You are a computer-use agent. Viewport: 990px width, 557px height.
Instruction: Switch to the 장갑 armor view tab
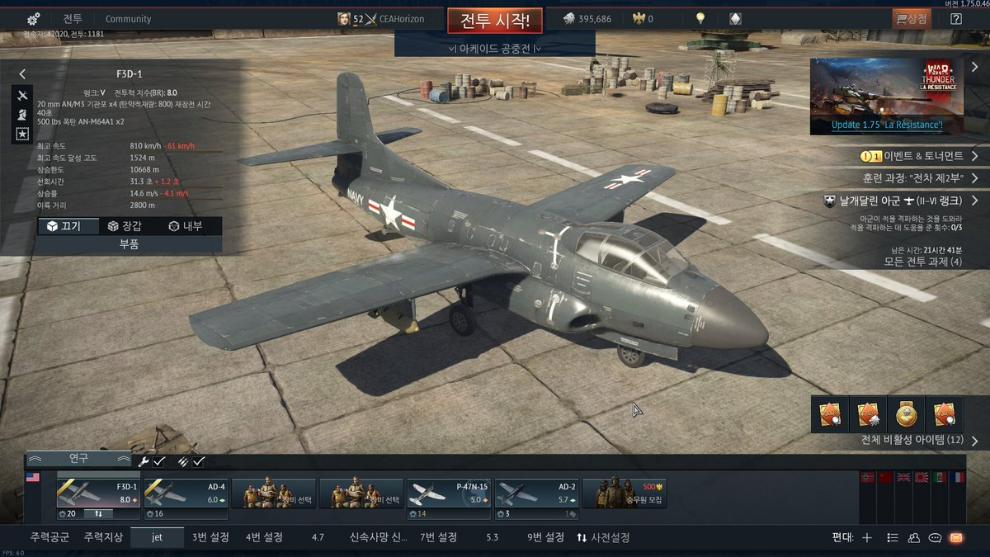click(x=125, y=226)
